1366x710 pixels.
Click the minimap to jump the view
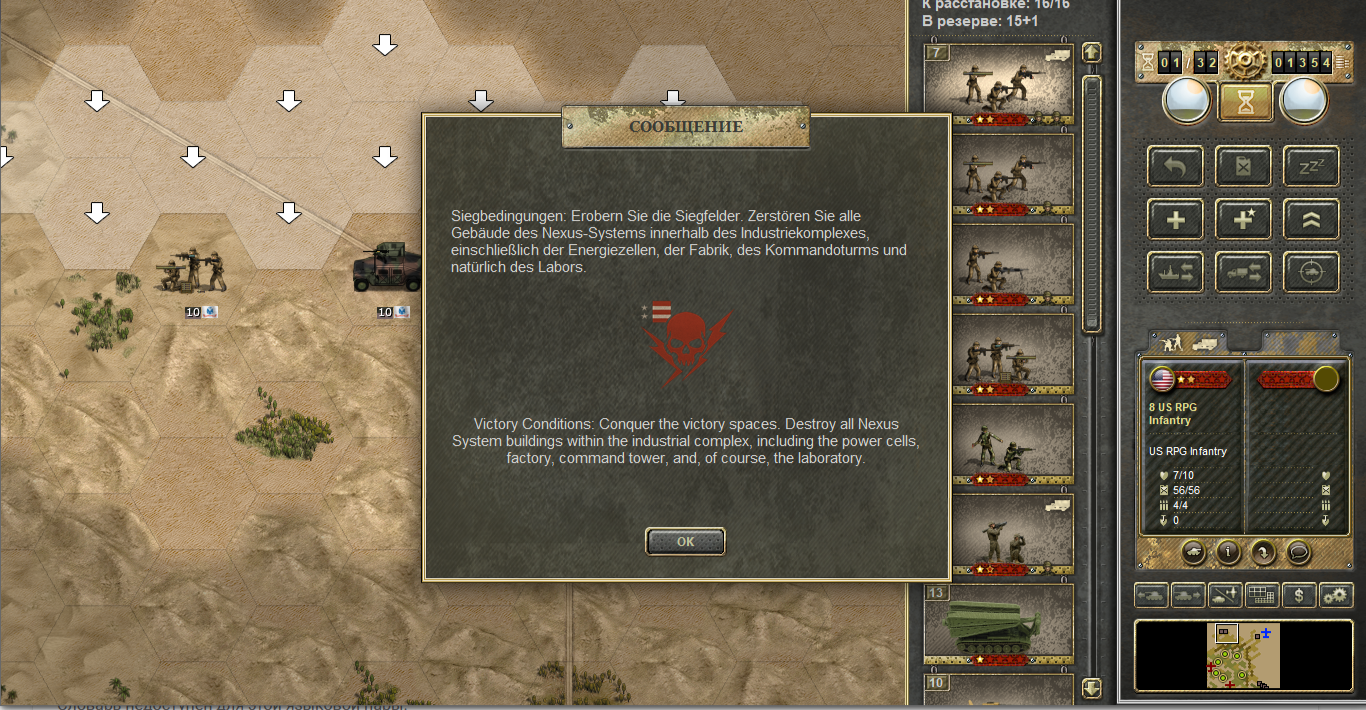pyautogui.click(x=1243, y=655)
